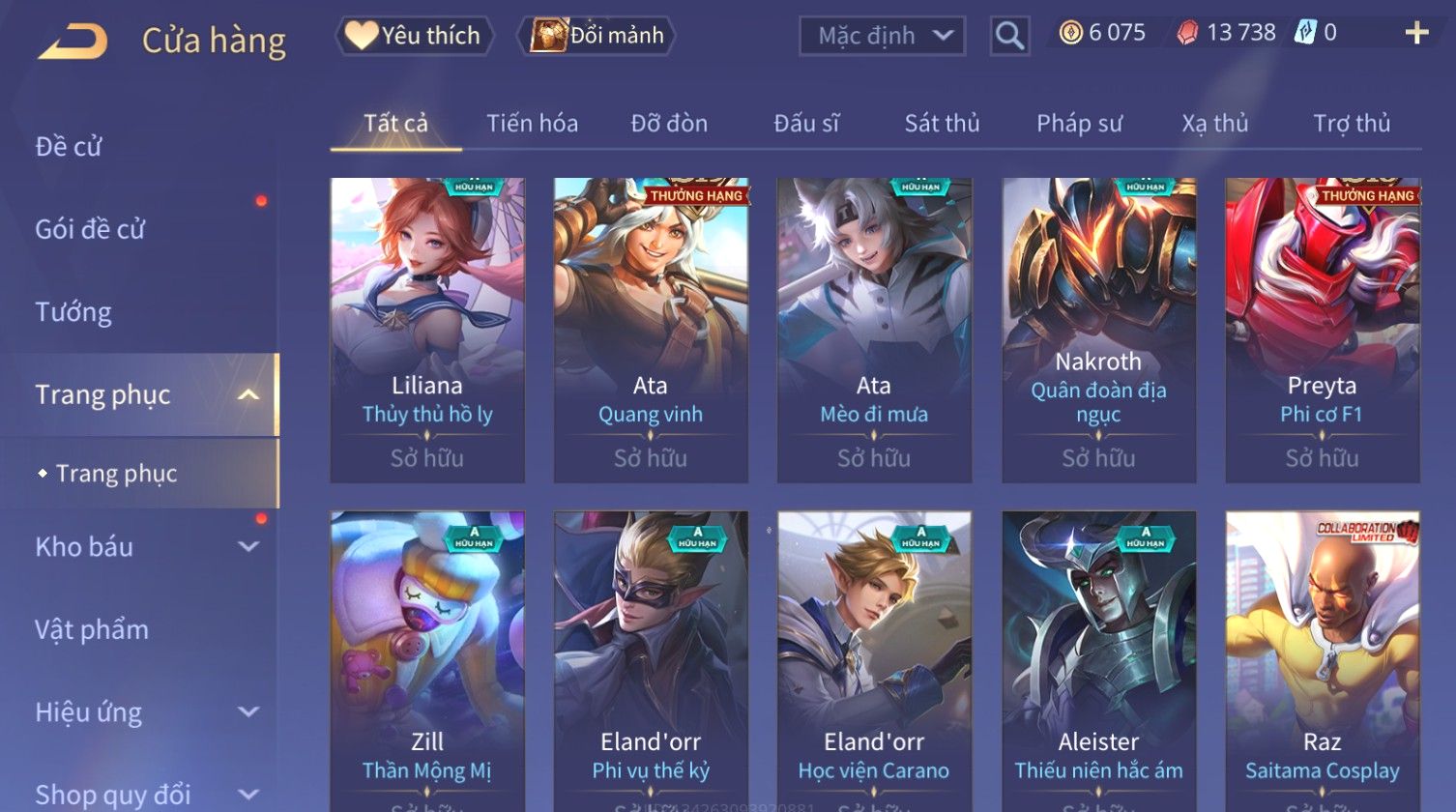Open the Đề cử menu entry
1456x812 pixels.
tap(69, 147)
